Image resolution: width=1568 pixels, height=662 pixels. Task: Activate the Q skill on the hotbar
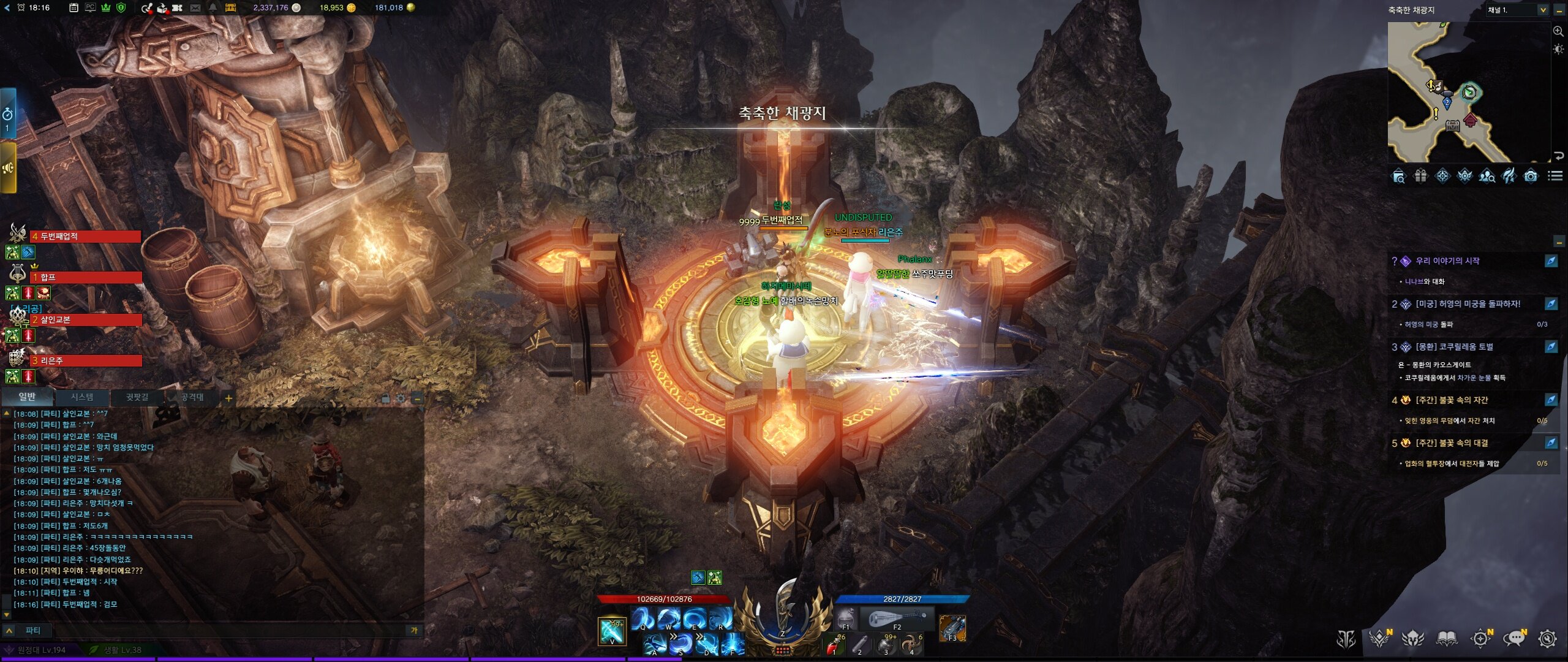(x=643, y=618)
